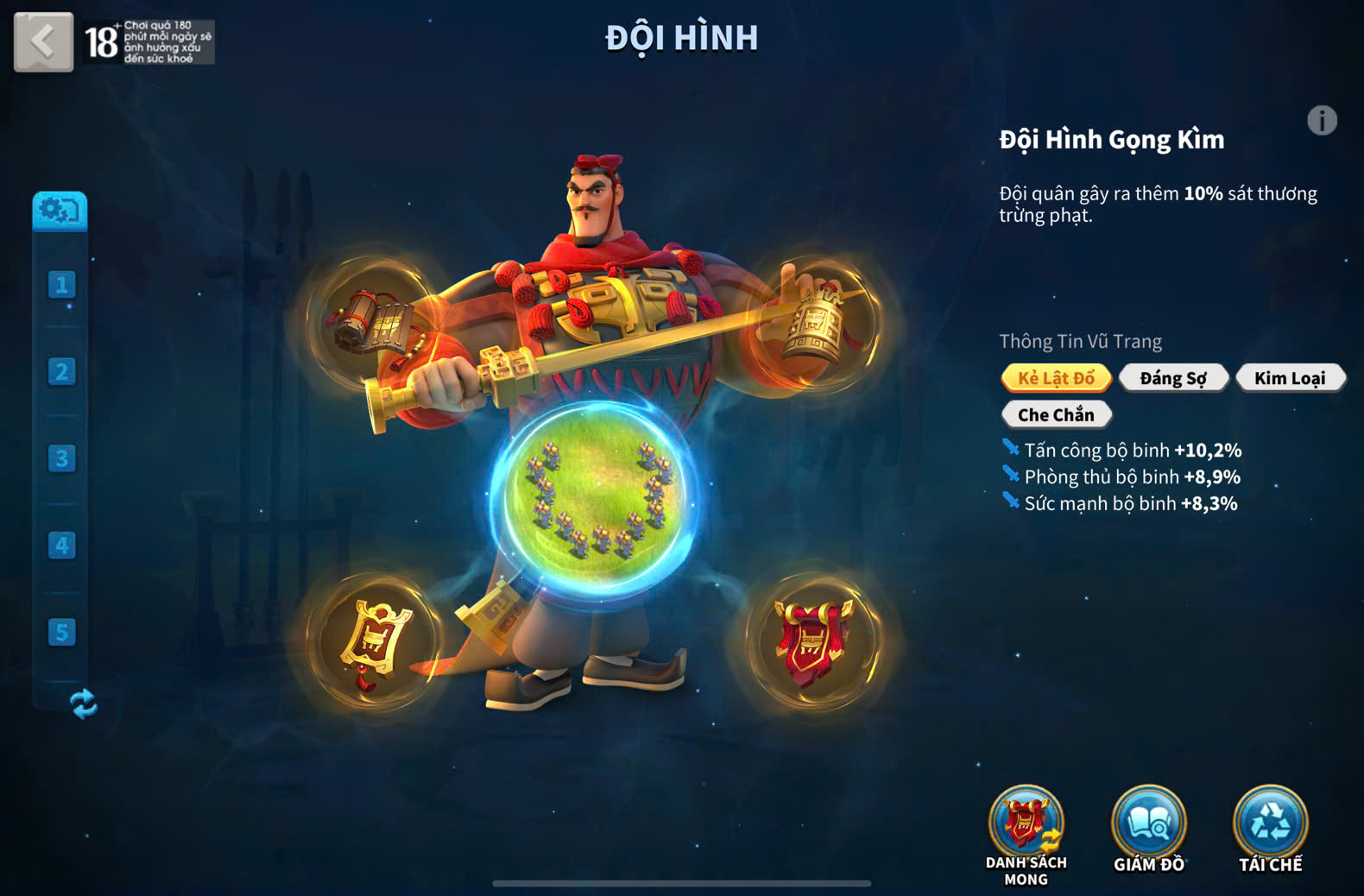Select the Kẻ Lật Đổ tag
1364x896 pixels.
pos(1056,378)
